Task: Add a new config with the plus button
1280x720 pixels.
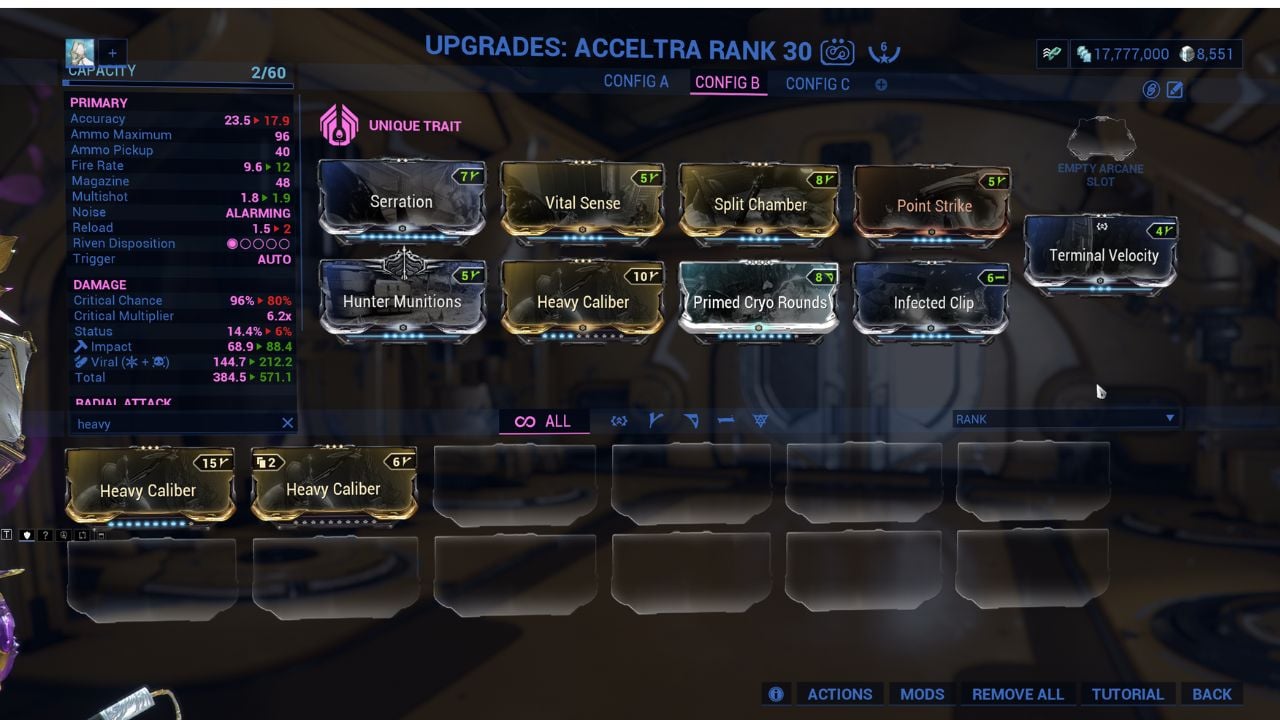Action: click(881, 84)
